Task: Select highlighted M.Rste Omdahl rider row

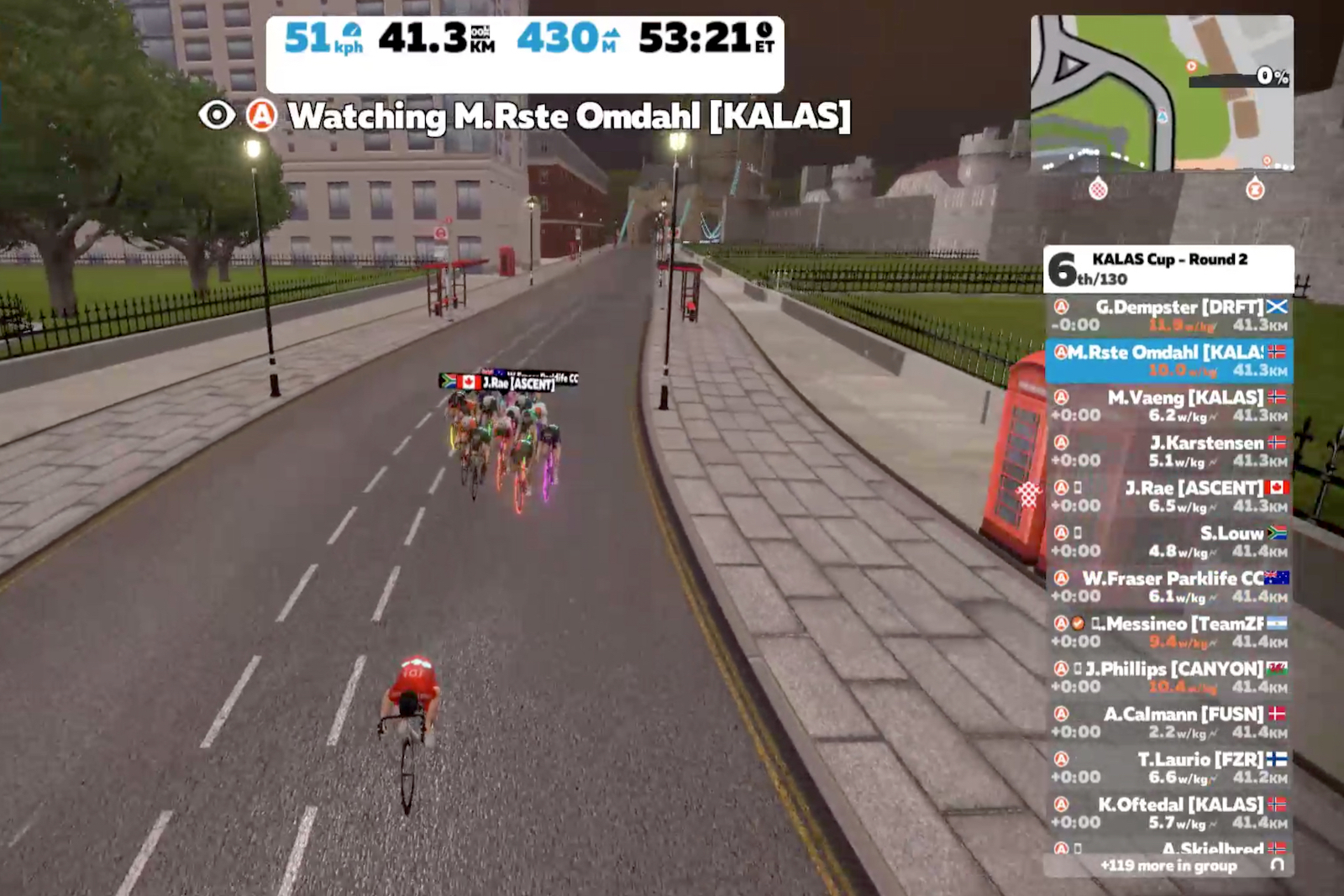Action: click(1168, 360)
